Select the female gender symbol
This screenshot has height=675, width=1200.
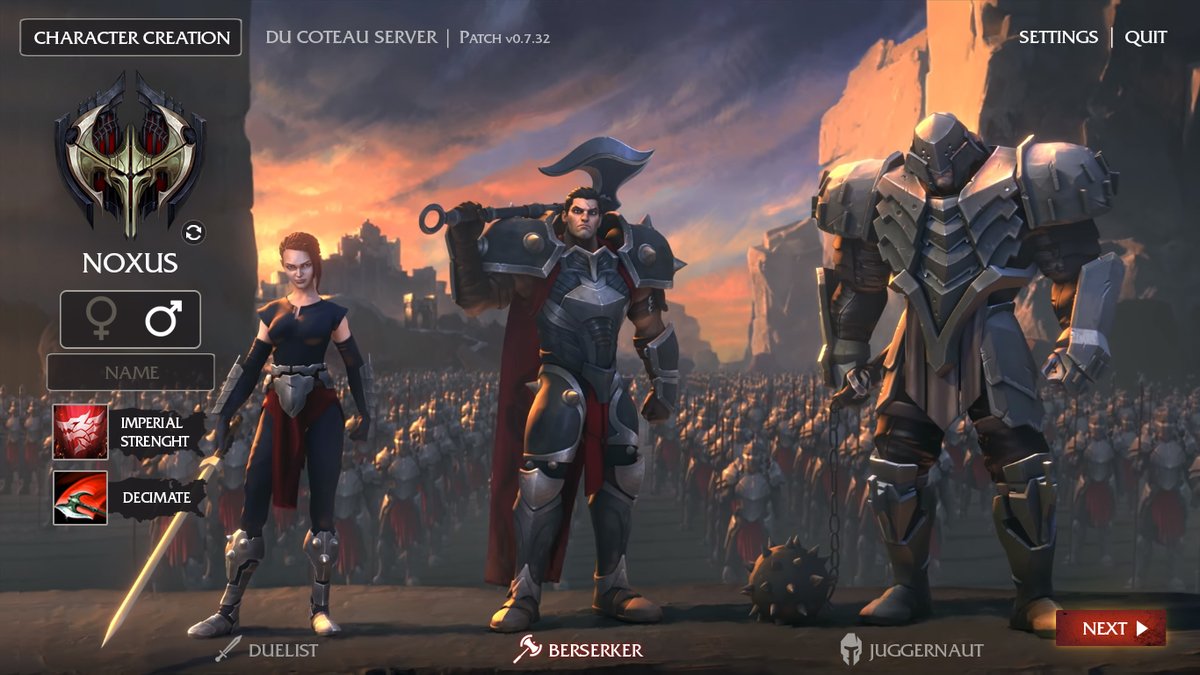[x=101, y=320]
